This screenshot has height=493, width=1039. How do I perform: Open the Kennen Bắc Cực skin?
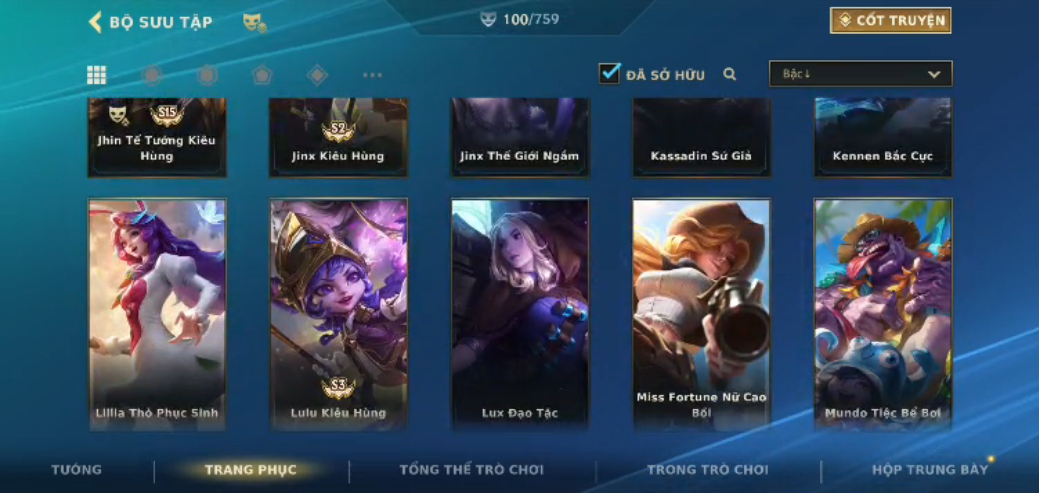(x=883, y=138)
